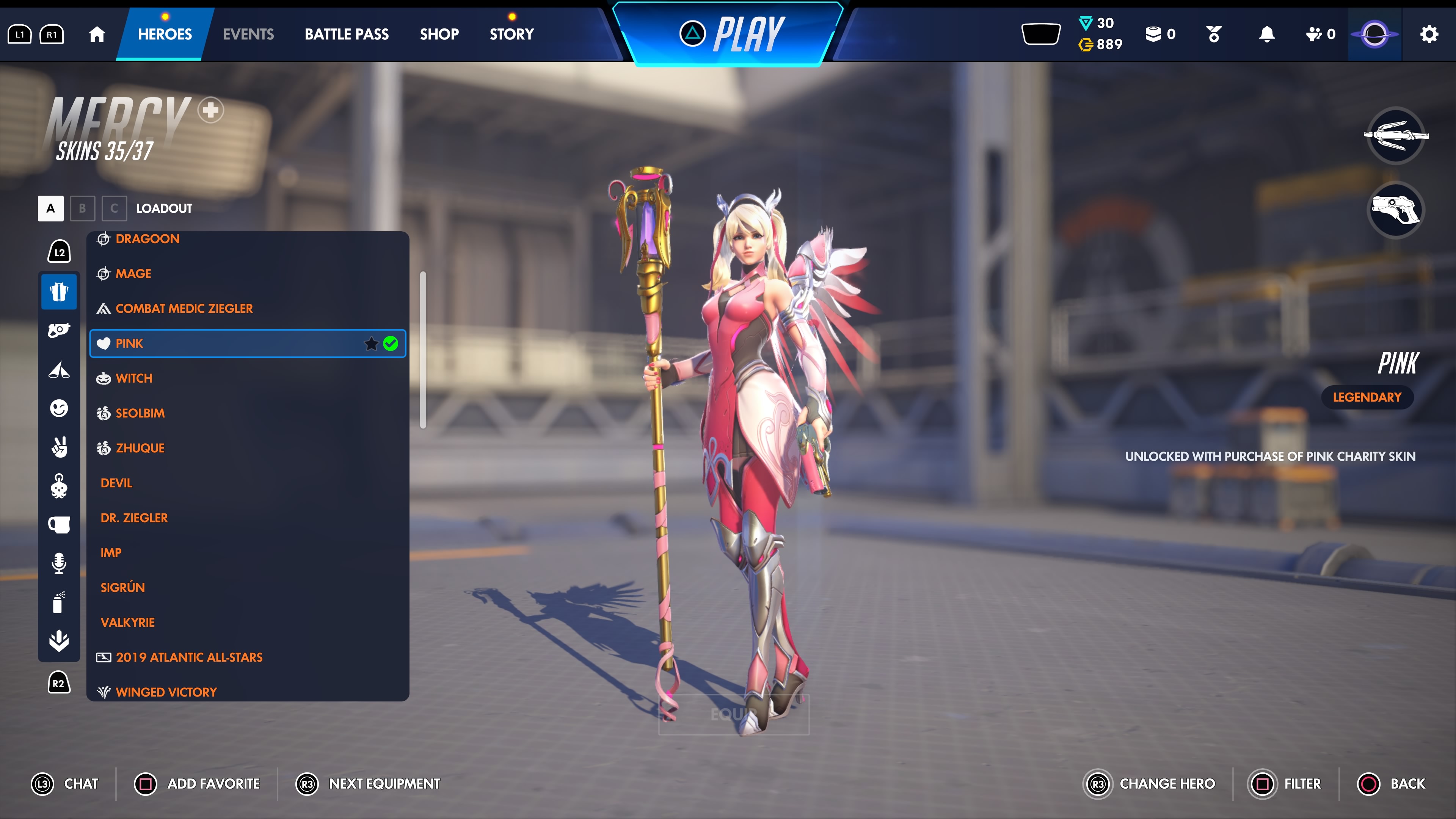Open the Battle Pass tab
The height and width of the screenshot is (819, 1456).
tap(347, 35)
